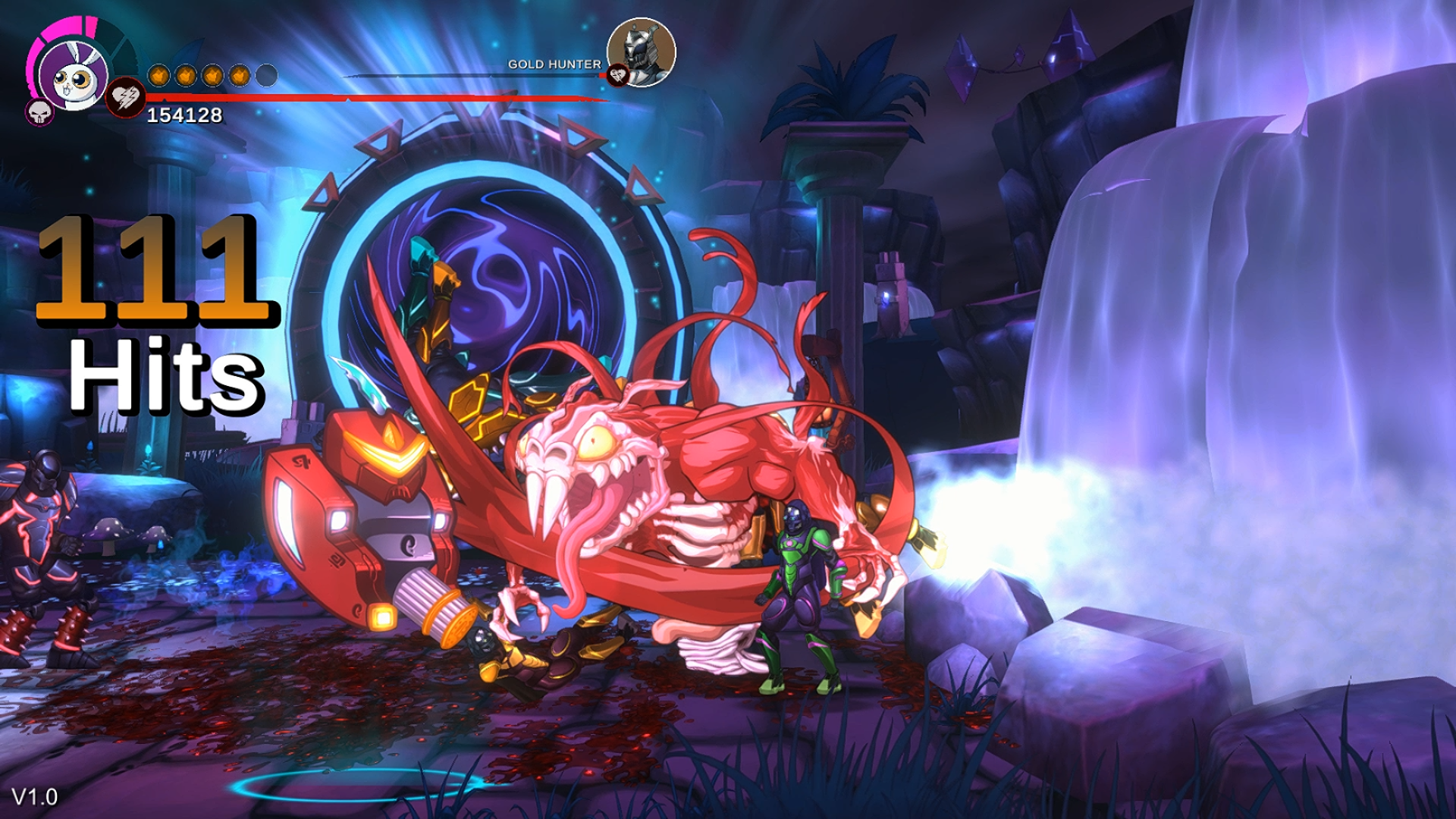The height and width of the screenshot is (819, 1456).
Task: Click the boss's broken heart icon
Action: [620, 75]
